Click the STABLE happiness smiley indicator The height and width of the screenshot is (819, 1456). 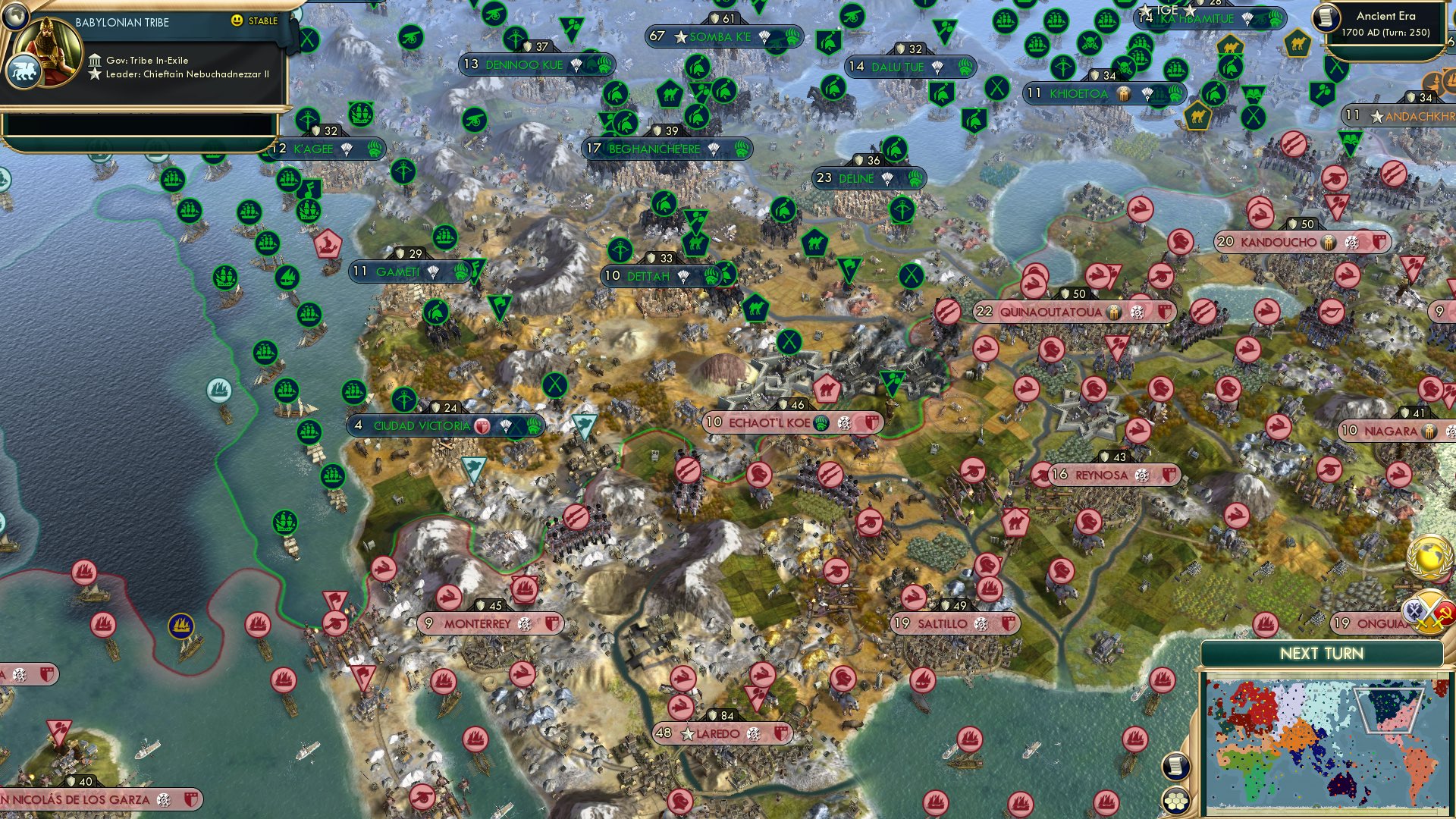pyautogui.click(x=238, y=21)
